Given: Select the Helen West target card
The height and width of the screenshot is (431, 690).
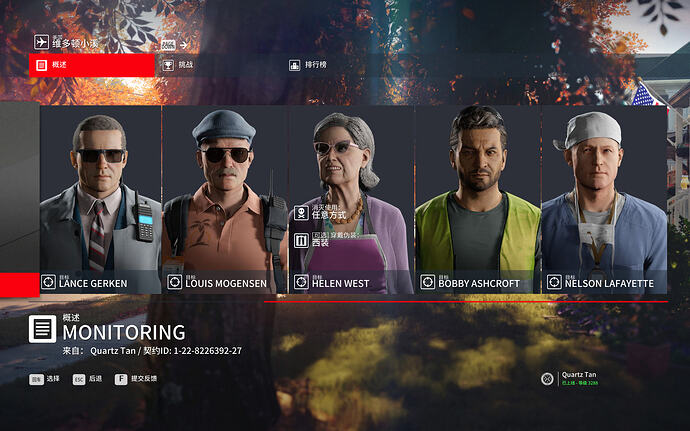Looking at the screenshot, I should tap(351, 200).
